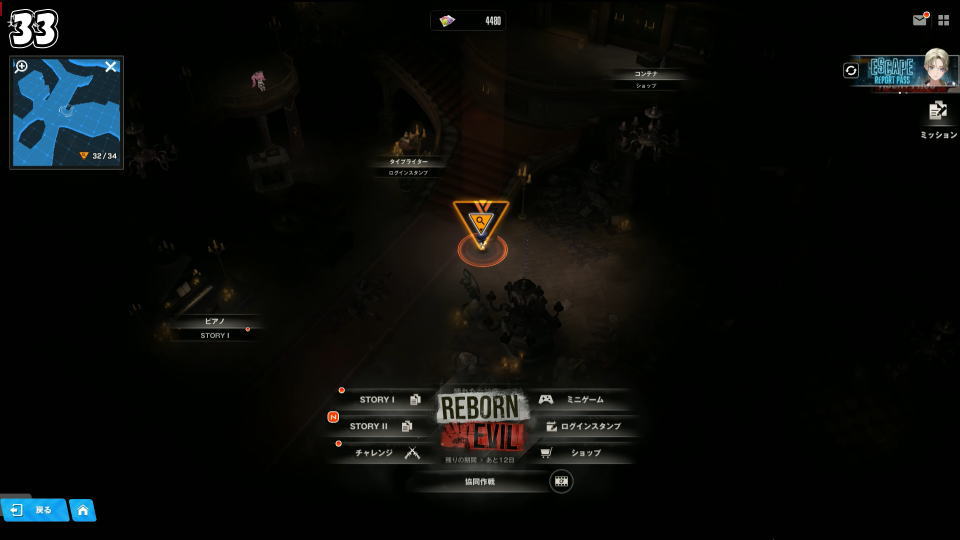Screen dimensions: 960x540
Task: Open the ショップ entry with cart icon
Action: [x=578, y=453]
